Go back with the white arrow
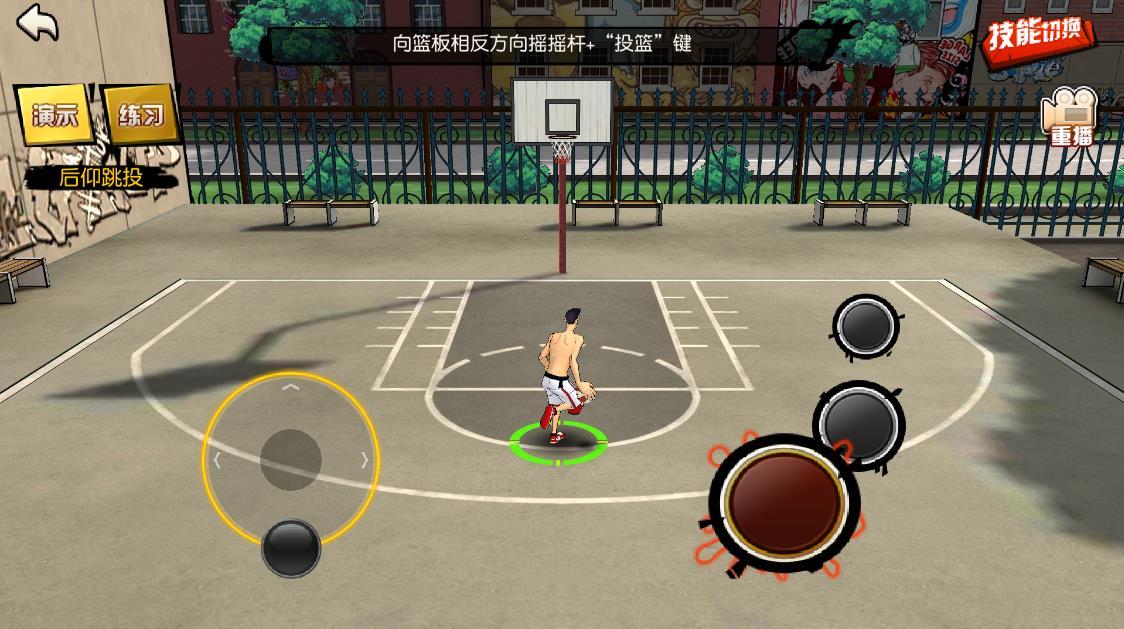This screenshot has width=1124, height=629. (x=38, y=23)
